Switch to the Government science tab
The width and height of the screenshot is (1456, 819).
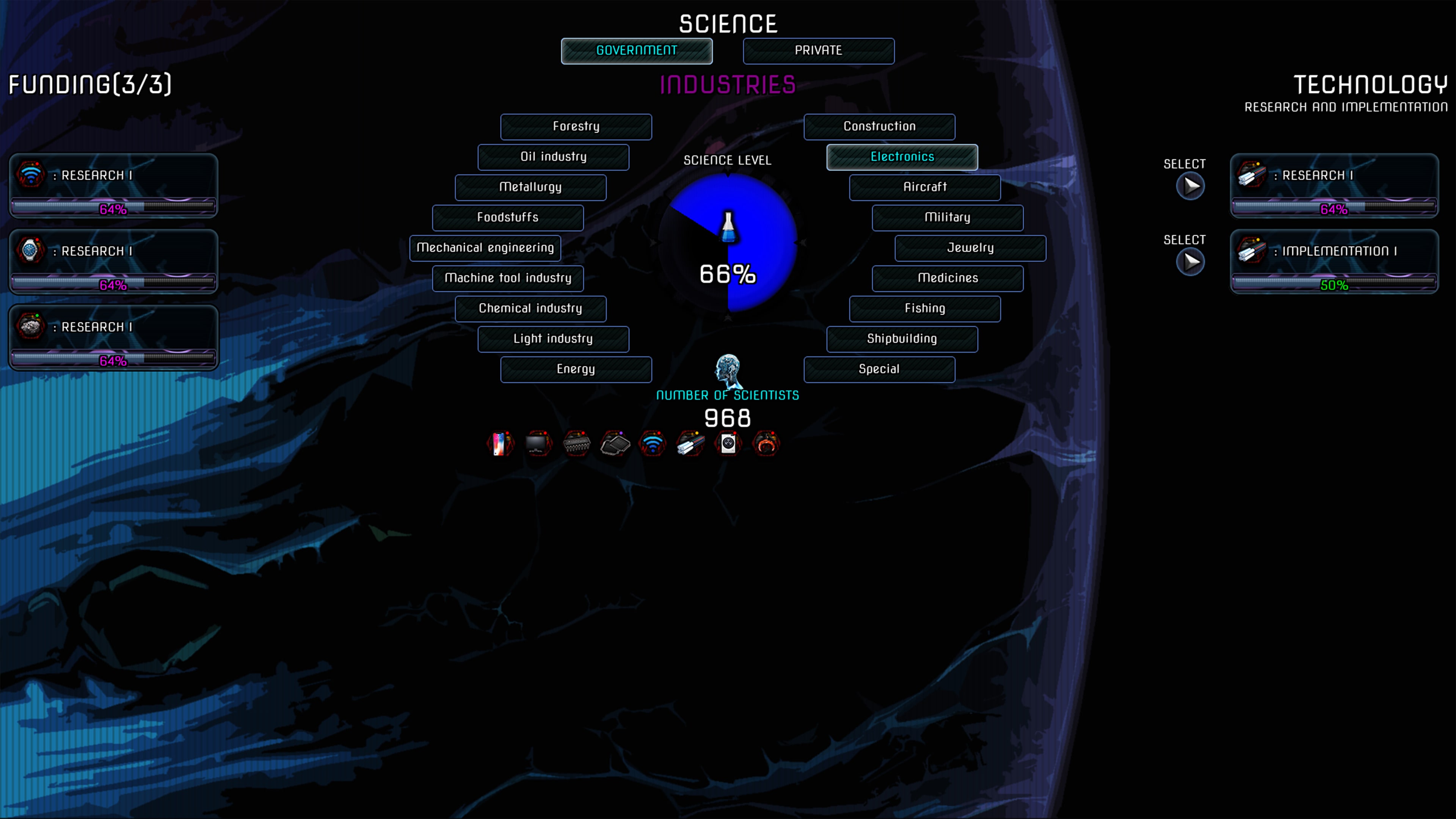click(636, 50)
